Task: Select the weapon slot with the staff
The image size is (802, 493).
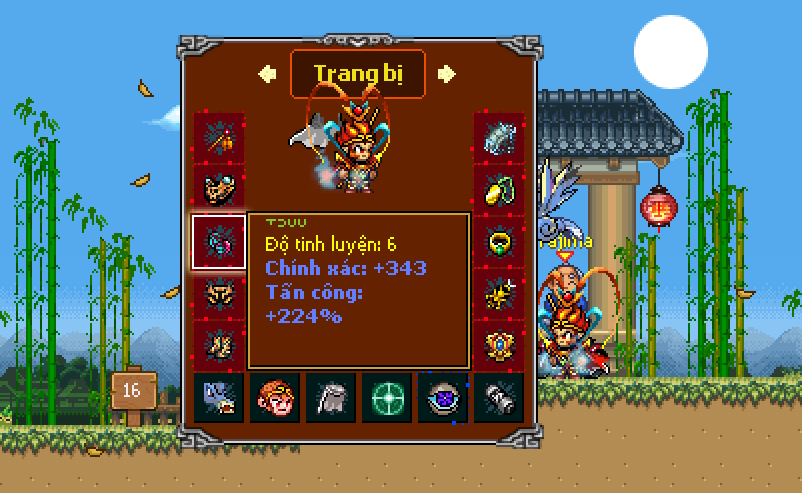Action: tap(219, 138)
